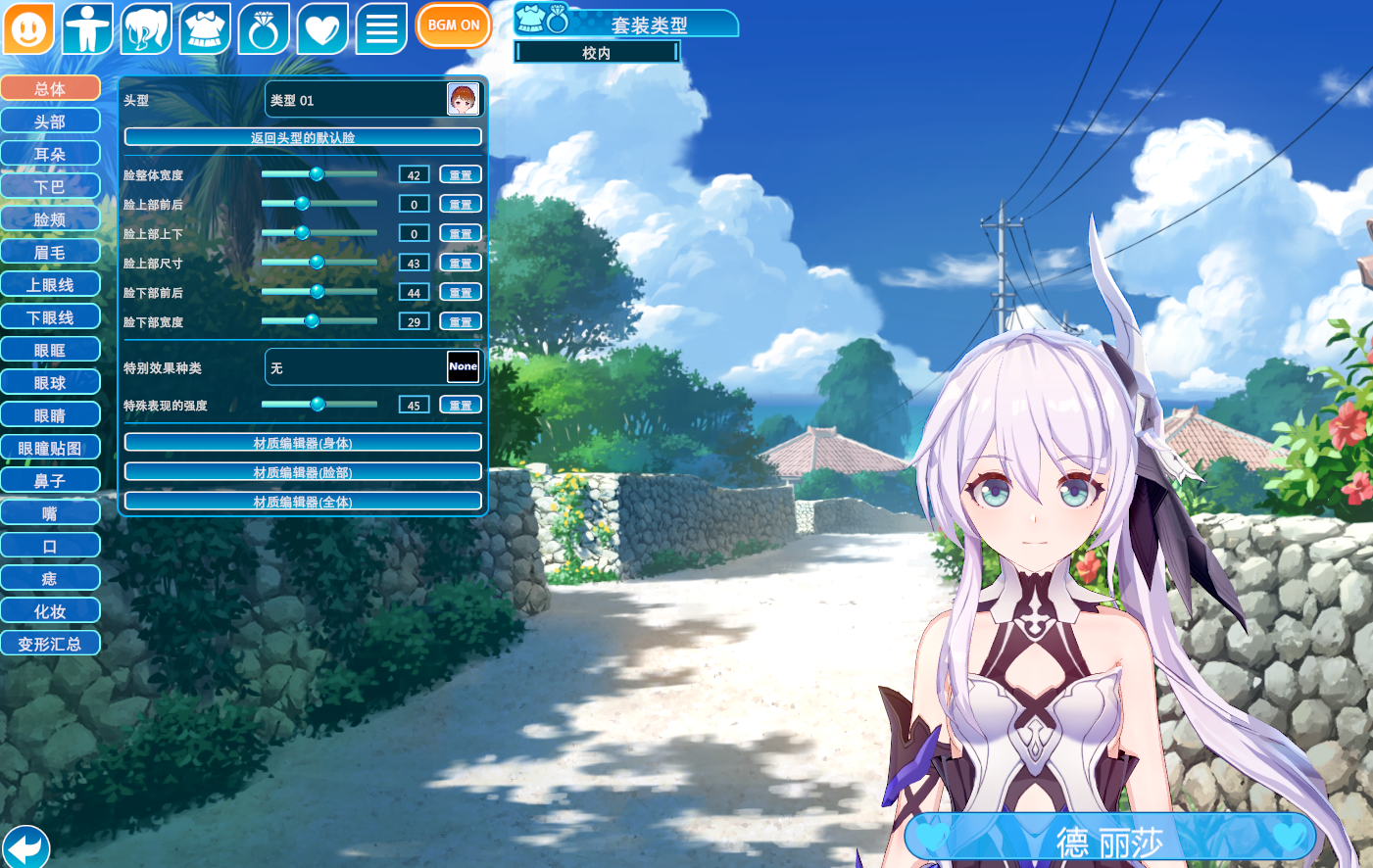The height and width of the screenshot is (868, 1373).
Task: Open the list menu icon
Action: point(381,28)
